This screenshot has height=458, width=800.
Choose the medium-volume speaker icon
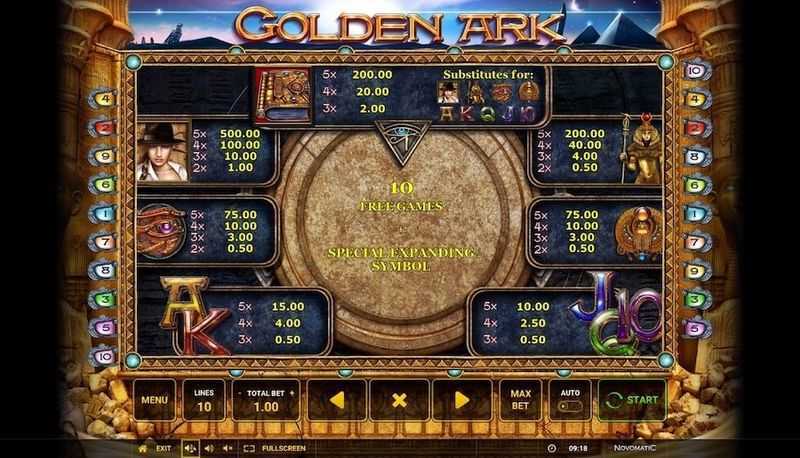(208, 448)
